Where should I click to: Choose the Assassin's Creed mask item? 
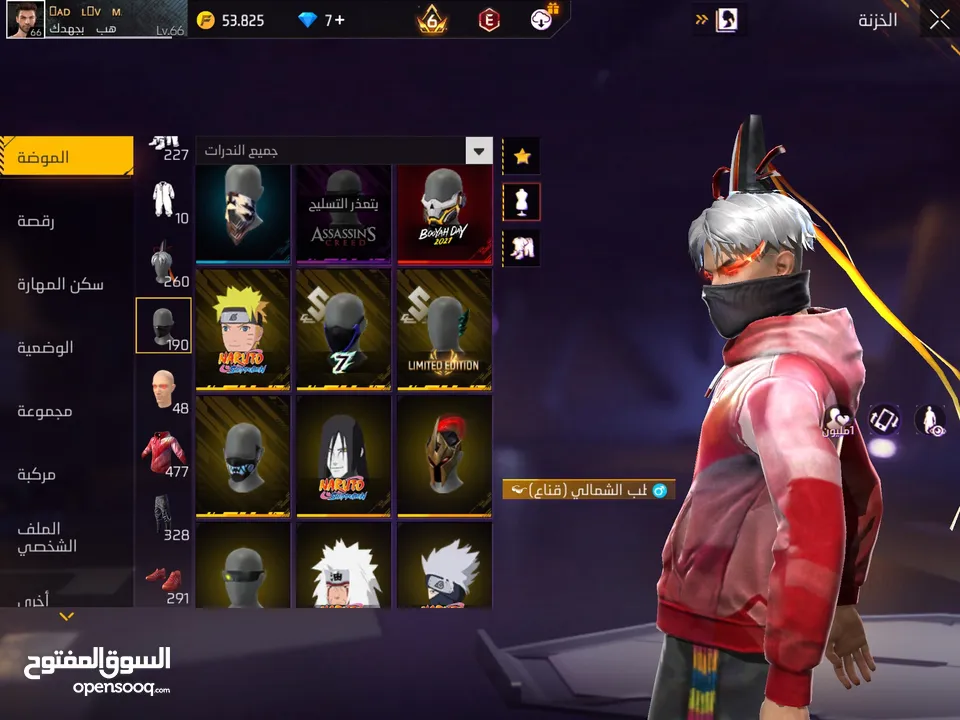tap(343, 213)
